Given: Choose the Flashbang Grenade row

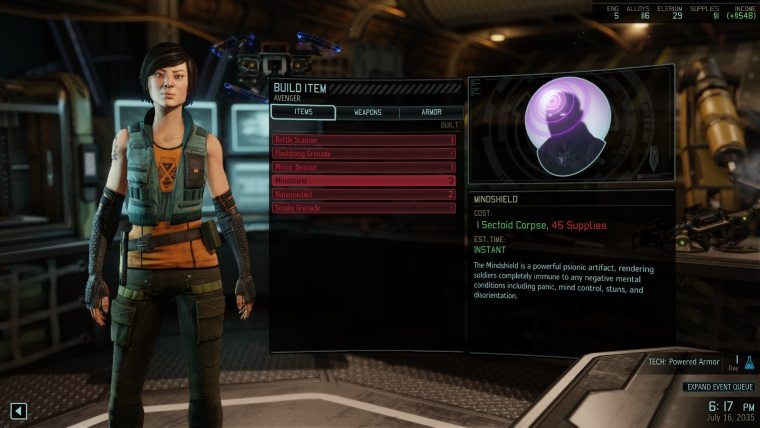Looking at the screenshot, I should [x=364, y=153].
